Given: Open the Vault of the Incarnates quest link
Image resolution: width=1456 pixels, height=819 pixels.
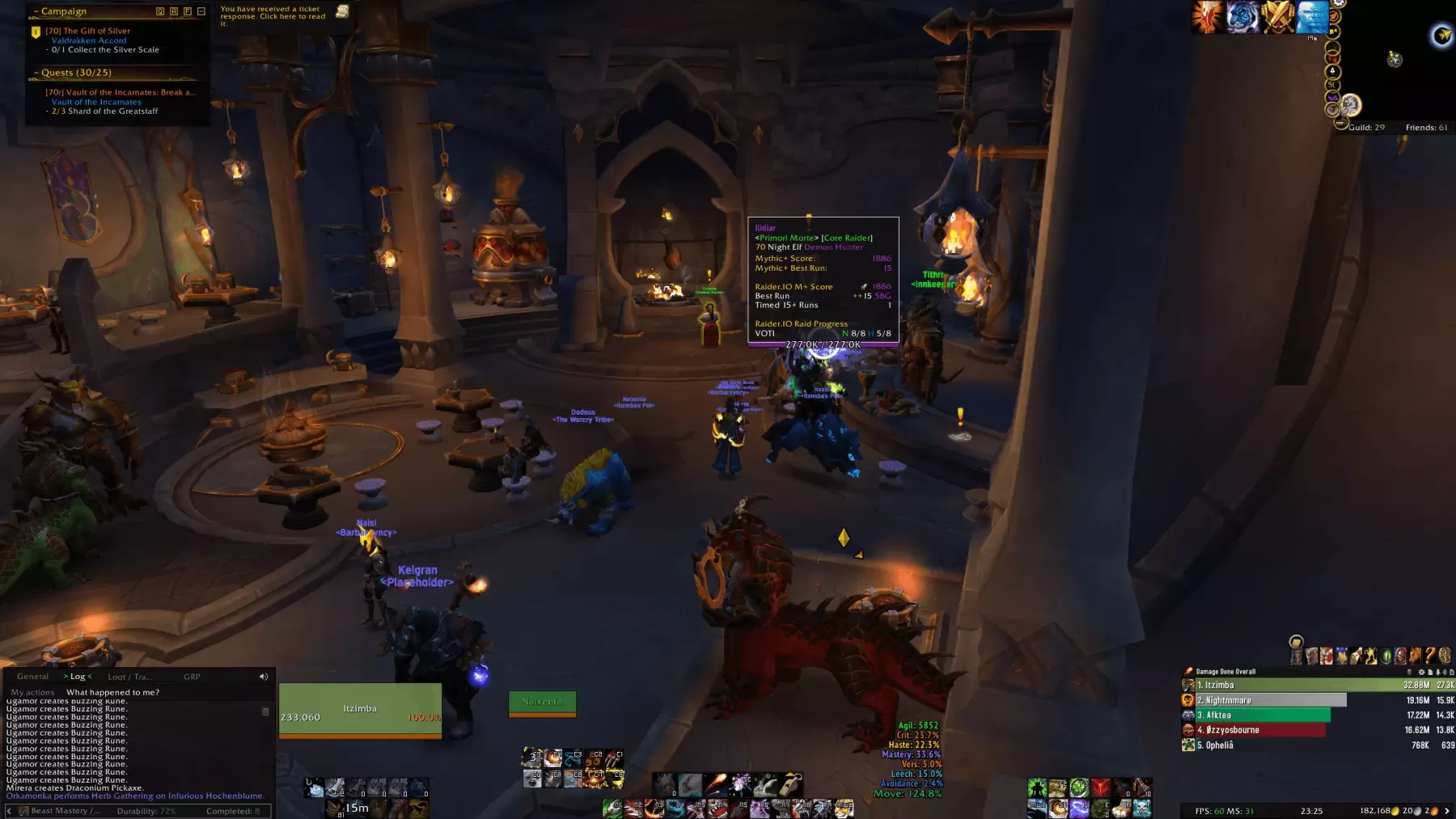Looking at the screenshot, I should tap(96, 102).
